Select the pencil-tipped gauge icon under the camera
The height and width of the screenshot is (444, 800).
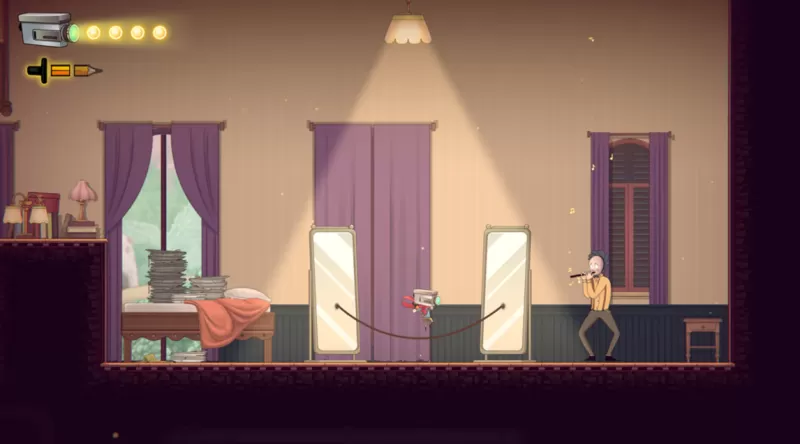[65, 71]
